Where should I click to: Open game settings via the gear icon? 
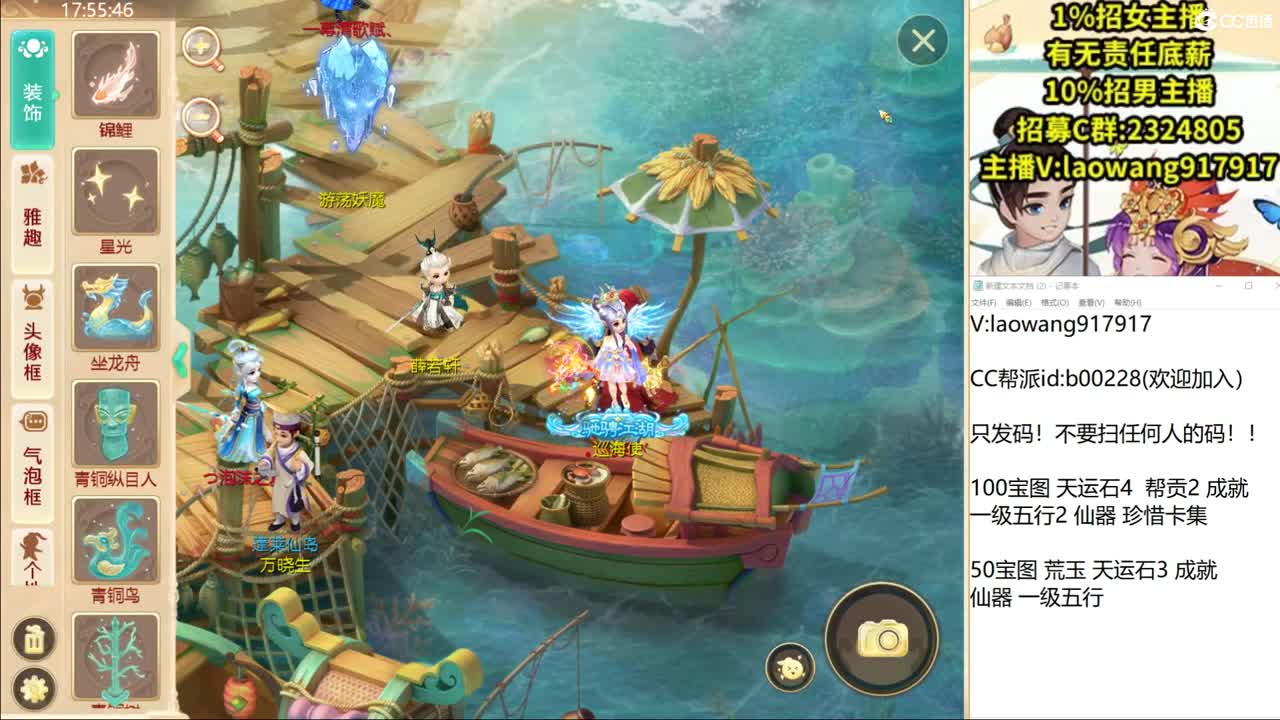tap(32, 686)
